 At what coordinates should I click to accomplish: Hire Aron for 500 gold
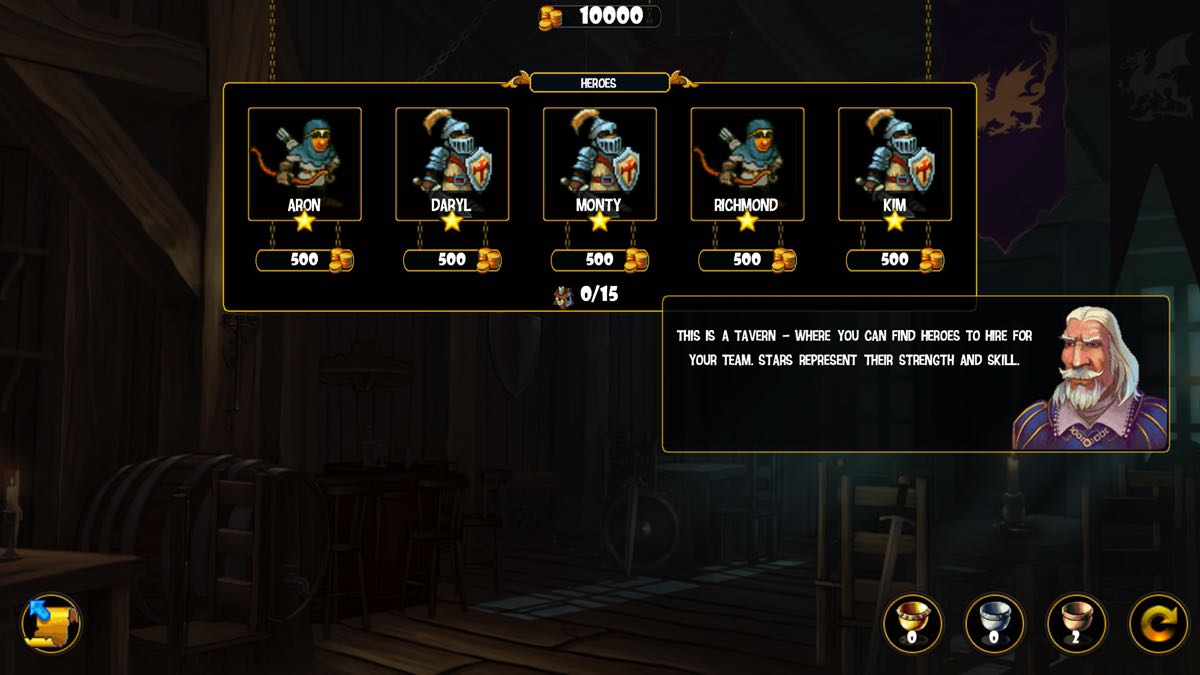[x=305, y=260]
